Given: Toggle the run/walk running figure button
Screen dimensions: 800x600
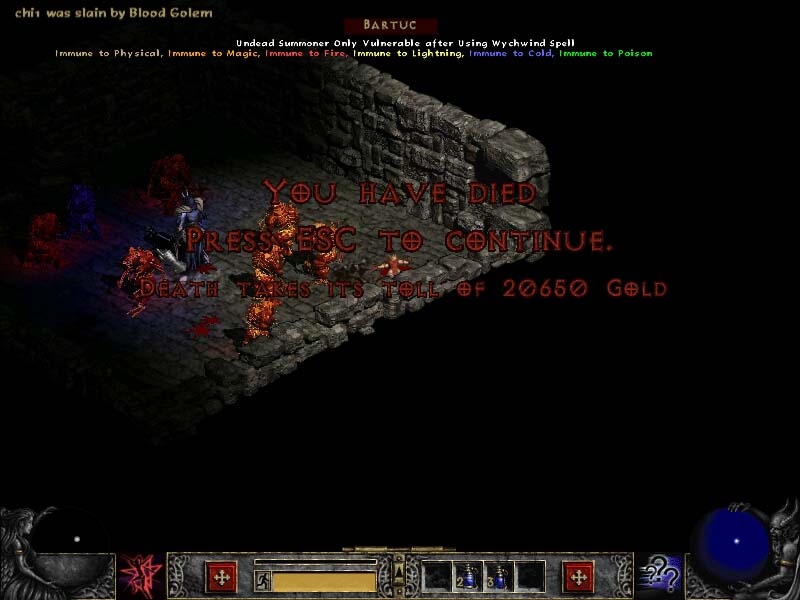Looking at the screenshot, I should [x=262, y=579].
